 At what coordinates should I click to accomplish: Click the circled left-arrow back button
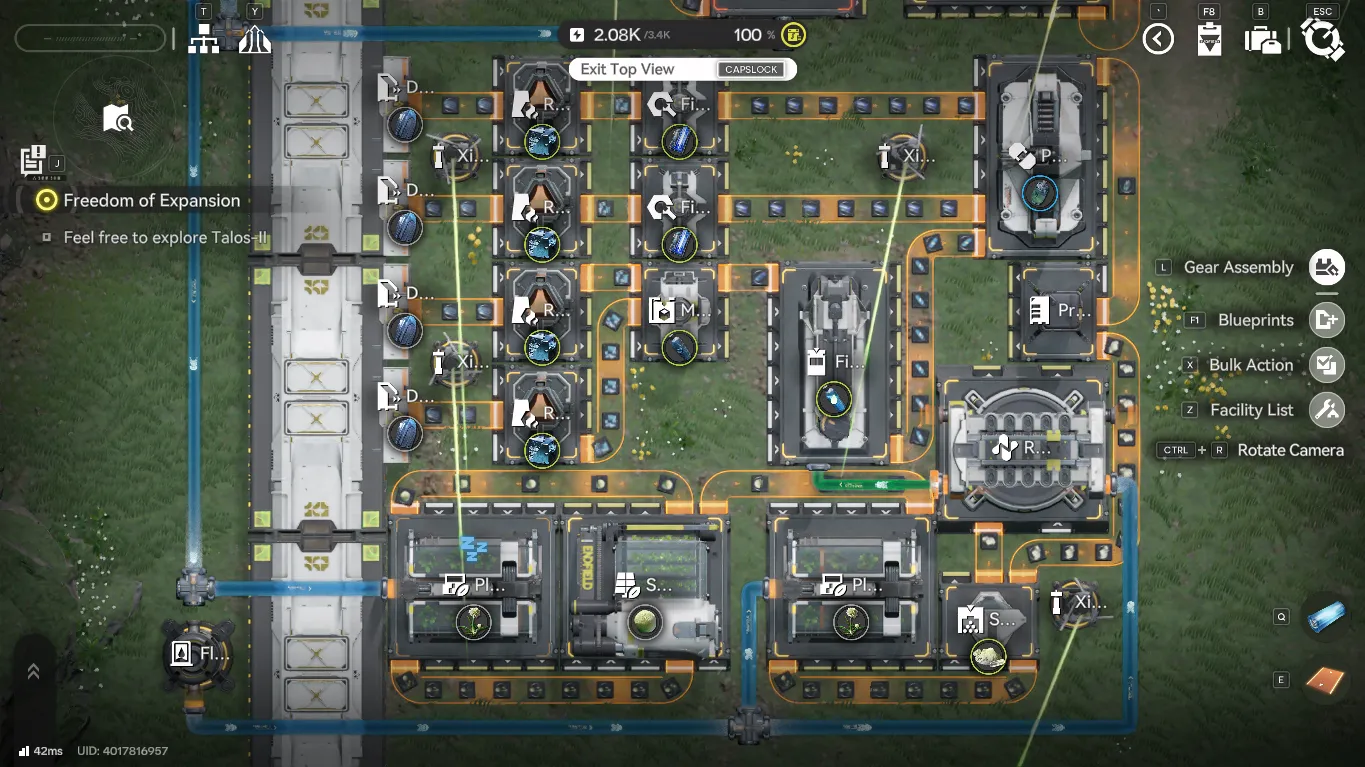1158,39
